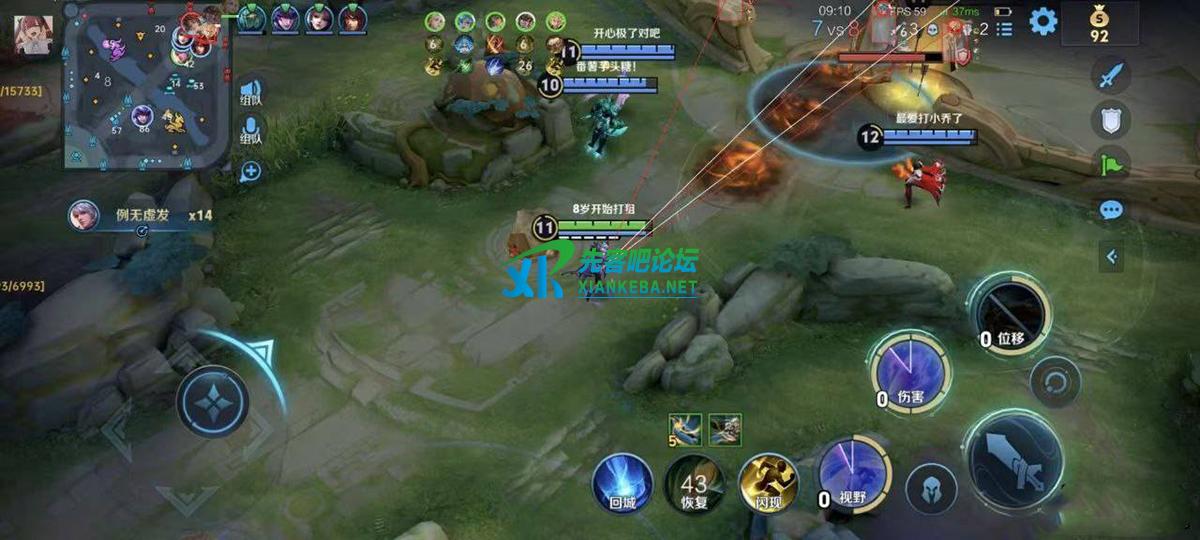Tap the helmet hero-target button

point(931,490)
